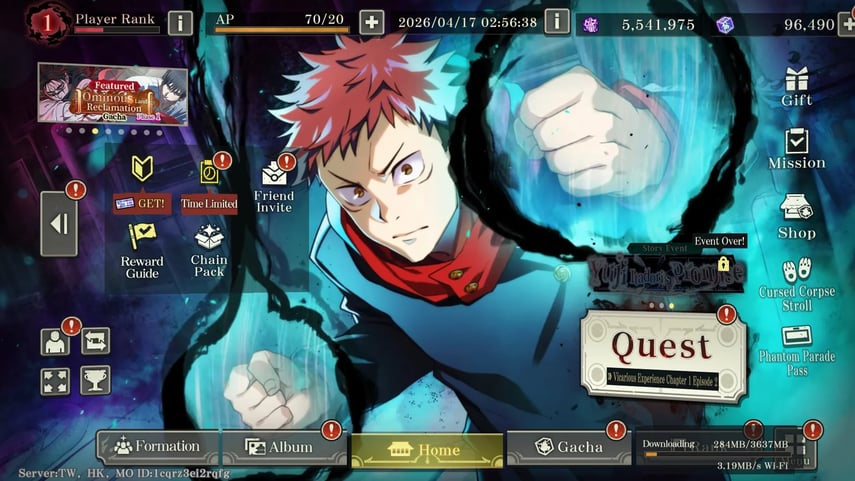
Task: Collapse the side panel with arrow button
Action: (59, 224)
